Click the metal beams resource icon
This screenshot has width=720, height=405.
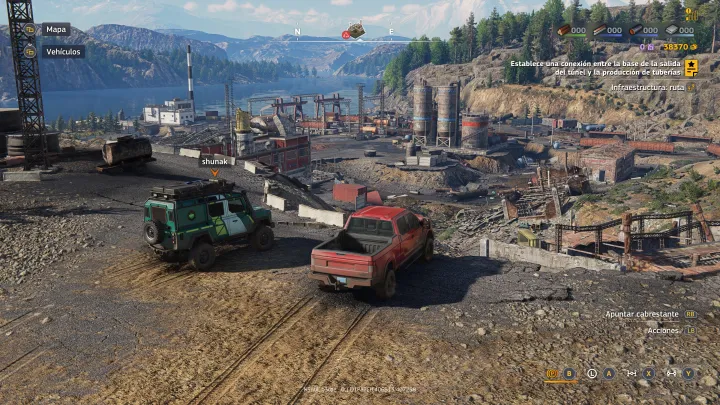(599, 31)
